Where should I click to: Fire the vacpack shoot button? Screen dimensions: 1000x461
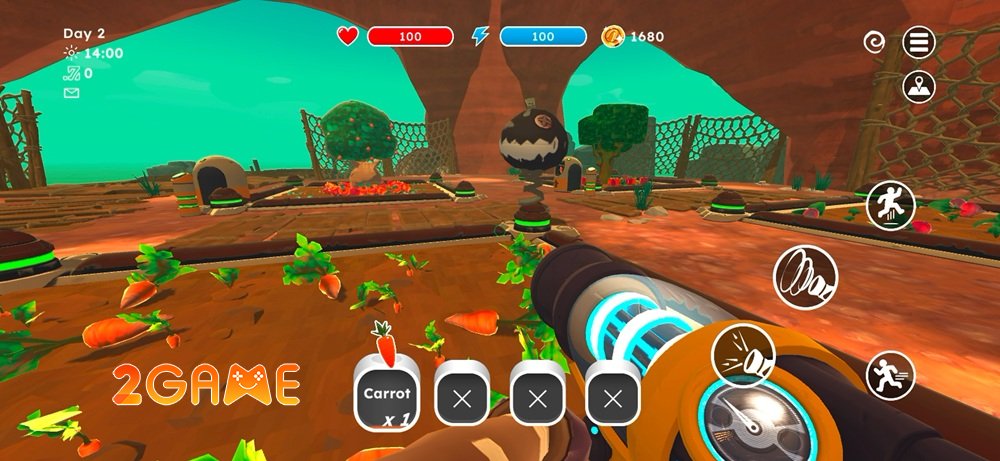click(743, 355)
